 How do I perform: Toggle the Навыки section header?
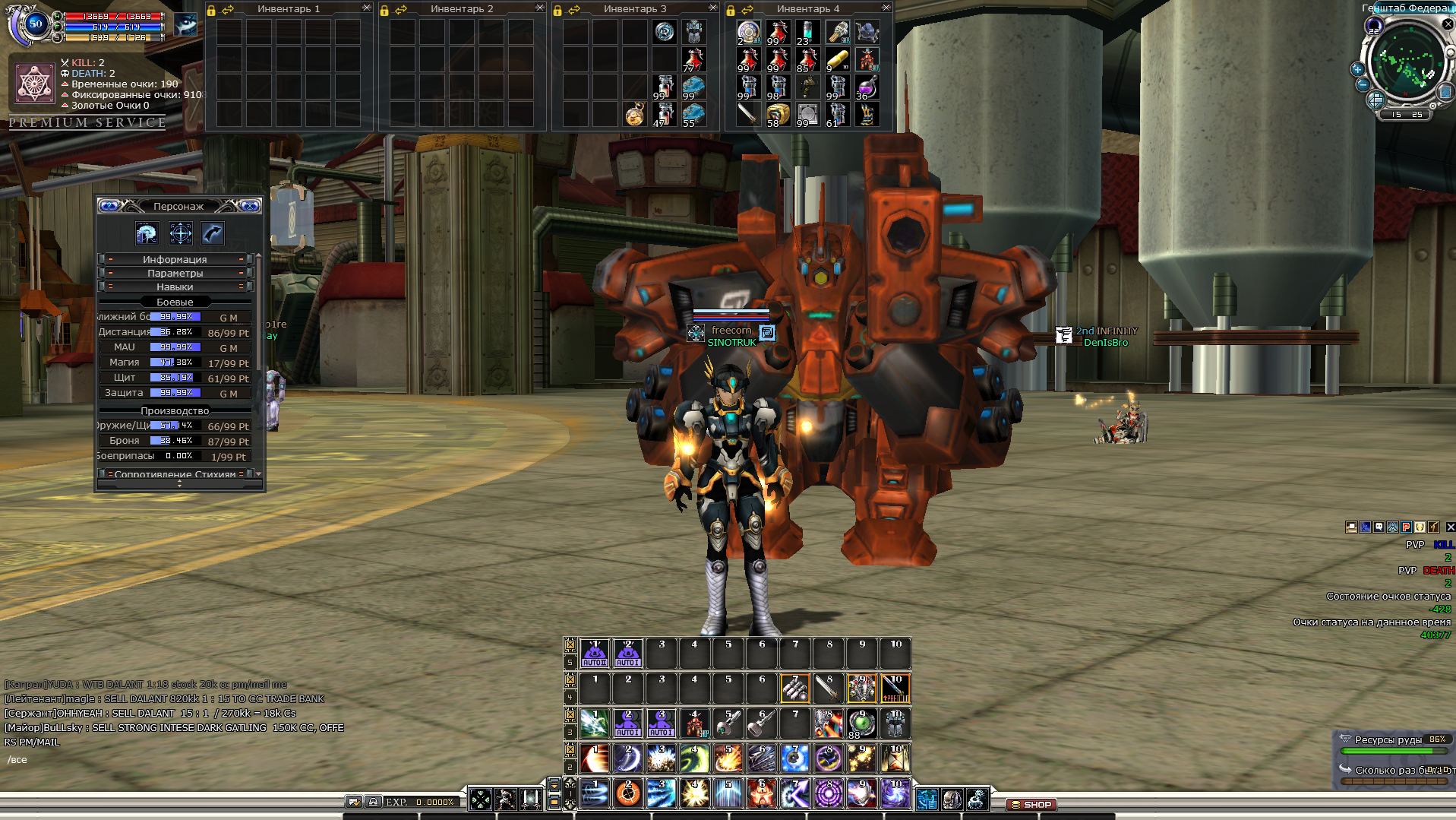point(175,287)
